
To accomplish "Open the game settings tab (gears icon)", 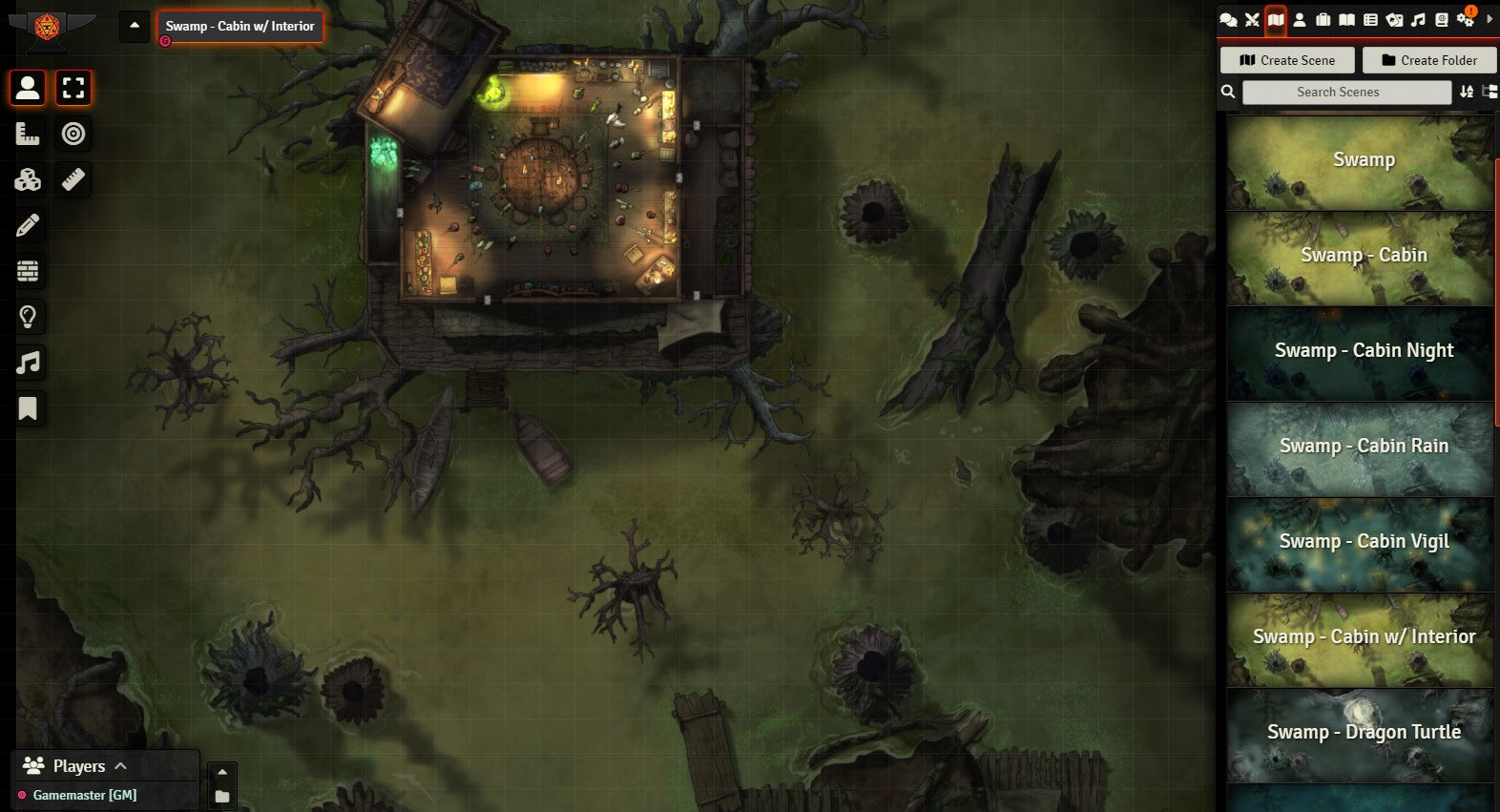I will (x=1465, y=20).
